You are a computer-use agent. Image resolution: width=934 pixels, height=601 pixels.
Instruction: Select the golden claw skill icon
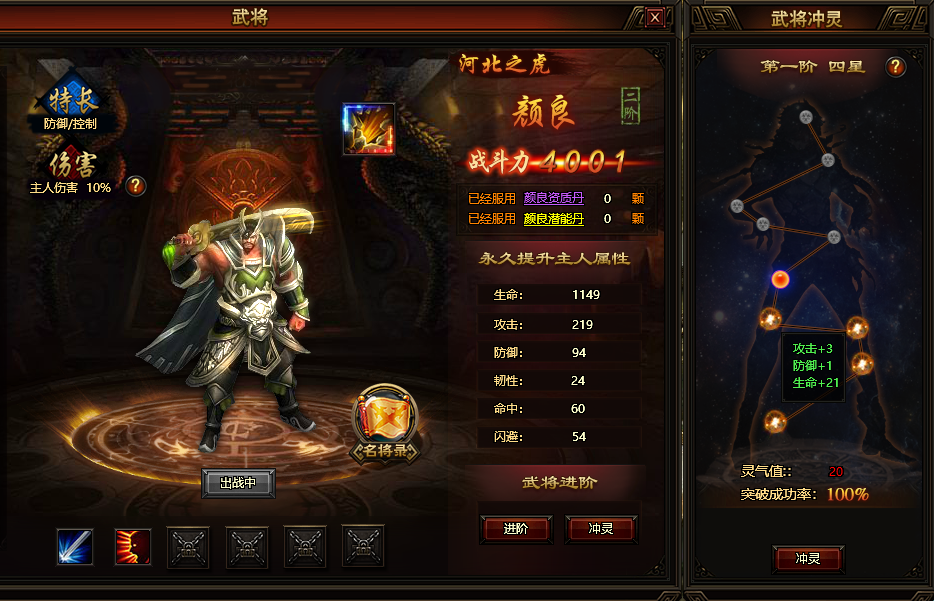pyautogui.click(x=368, y=129)
